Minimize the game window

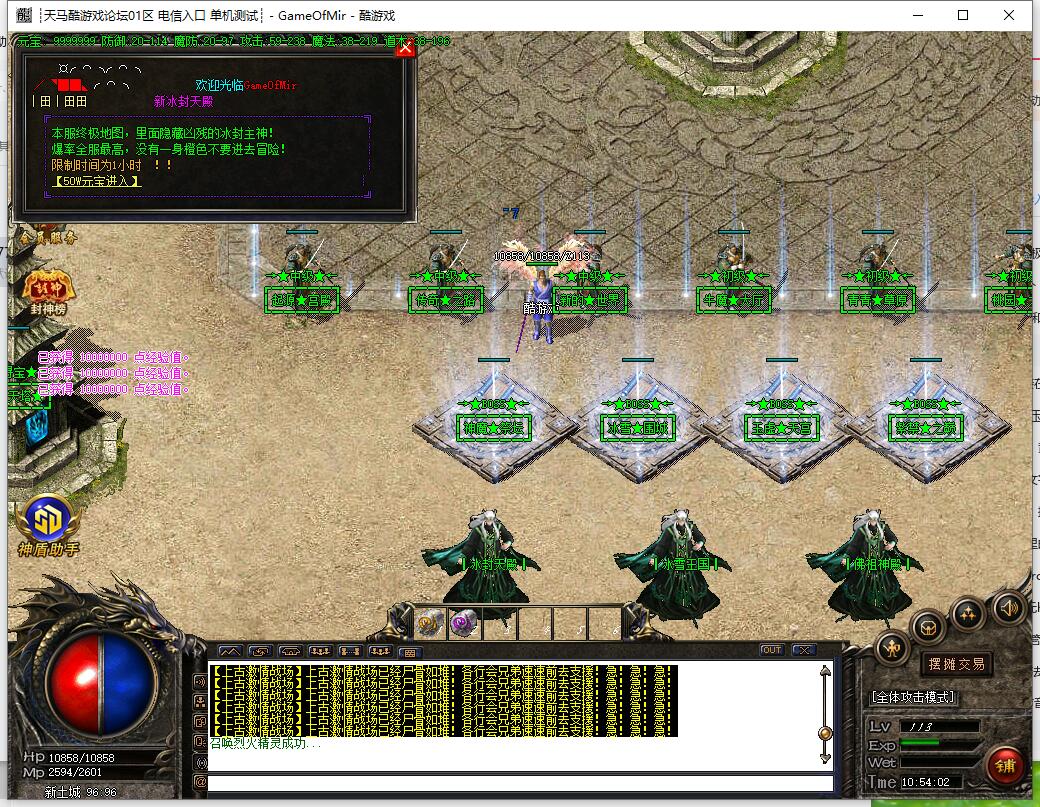[x=917, y=15]
